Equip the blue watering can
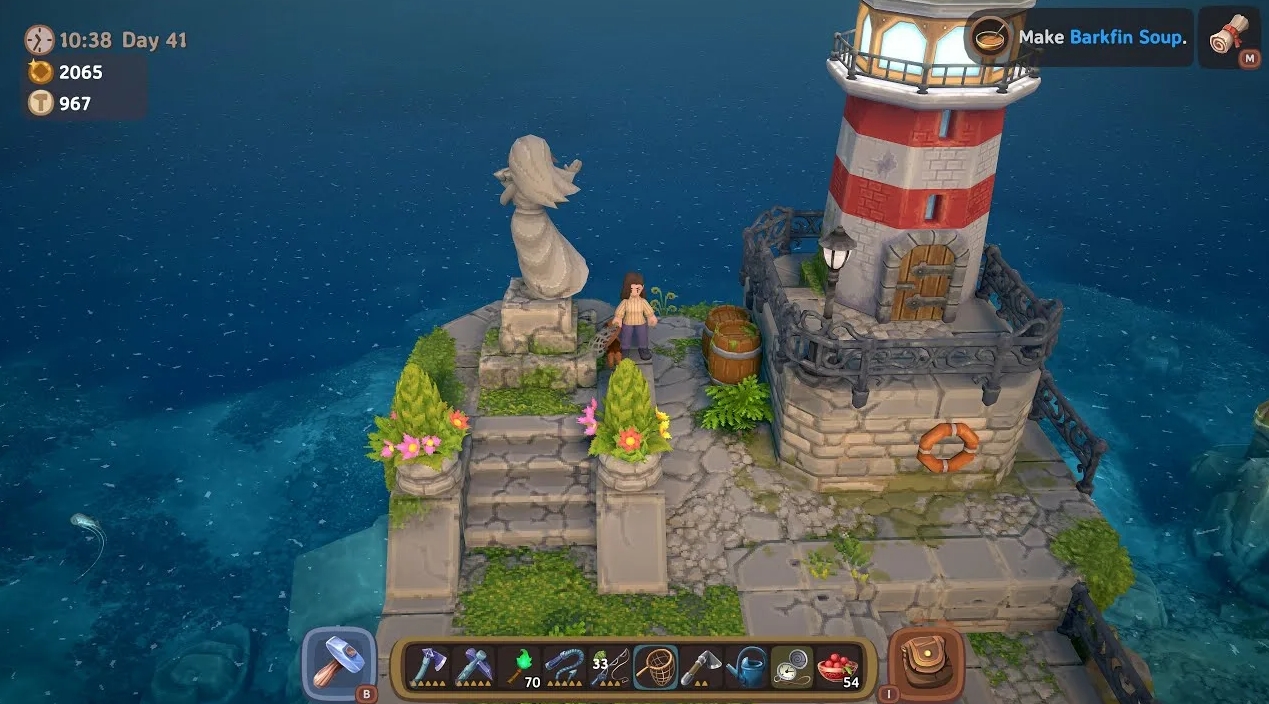 click(746, 665)
